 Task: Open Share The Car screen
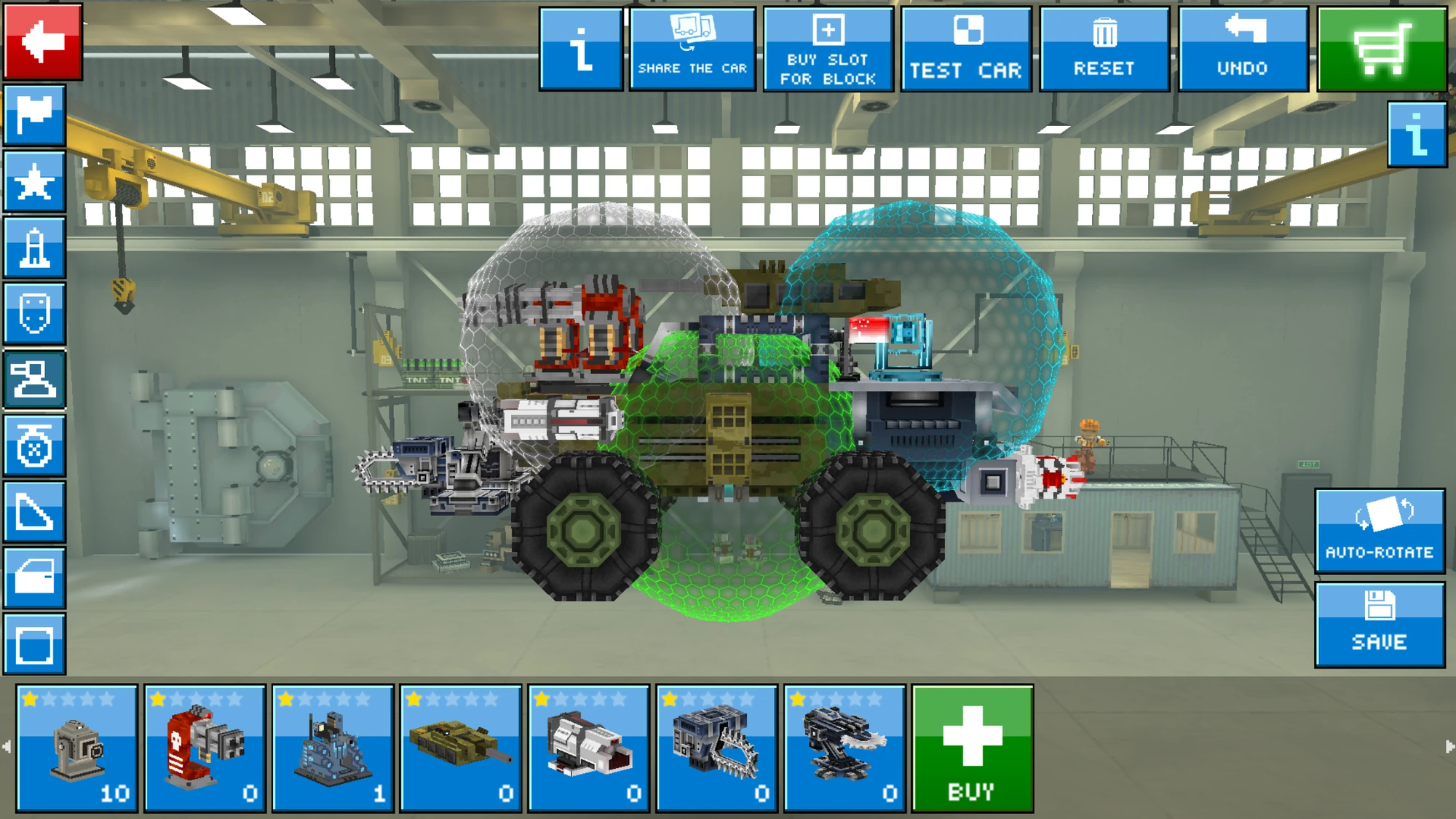(692, 47)
